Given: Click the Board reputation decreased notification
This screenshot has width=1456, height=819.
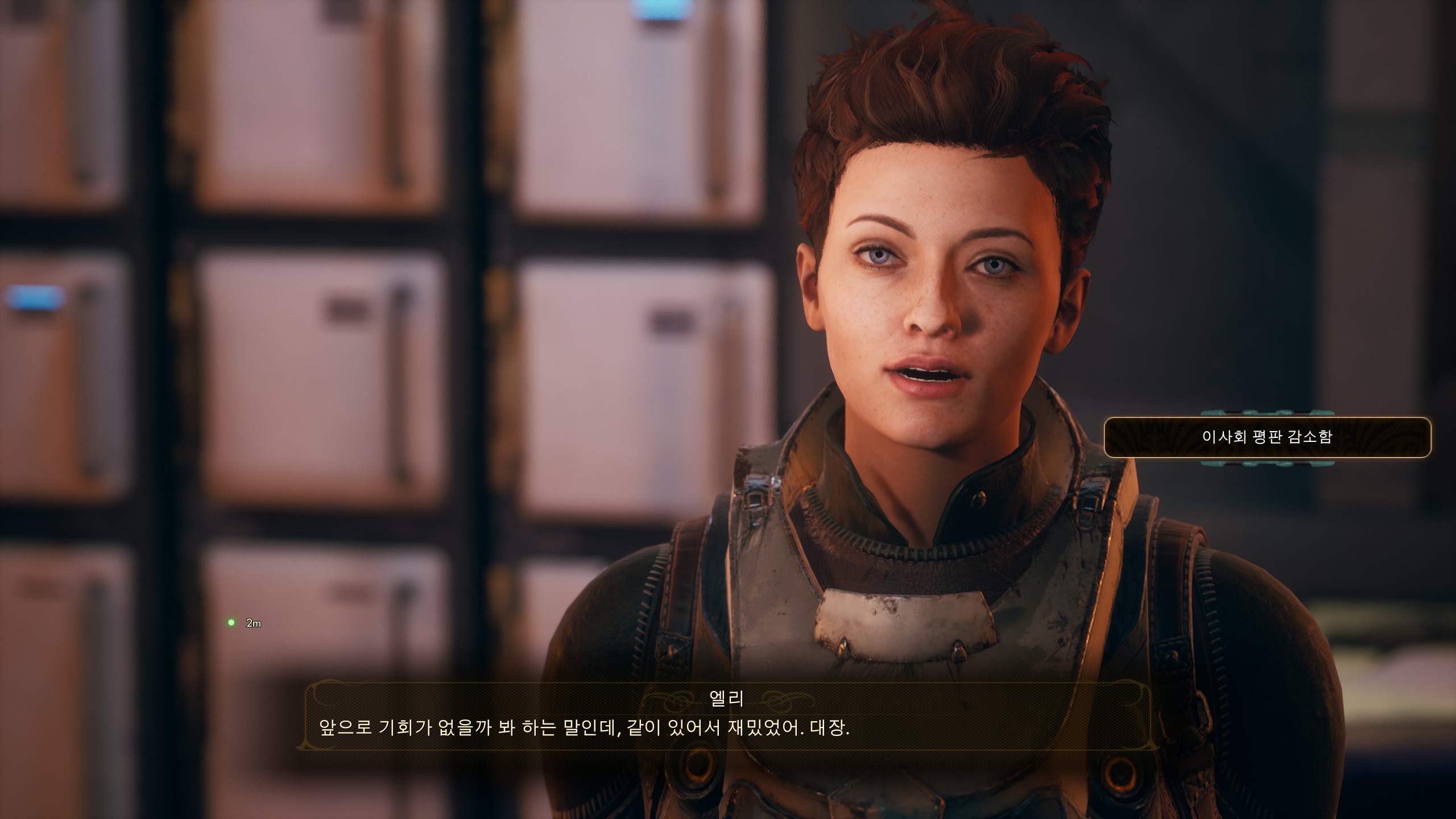Looking at the screenshot, I should [1267, 437].
